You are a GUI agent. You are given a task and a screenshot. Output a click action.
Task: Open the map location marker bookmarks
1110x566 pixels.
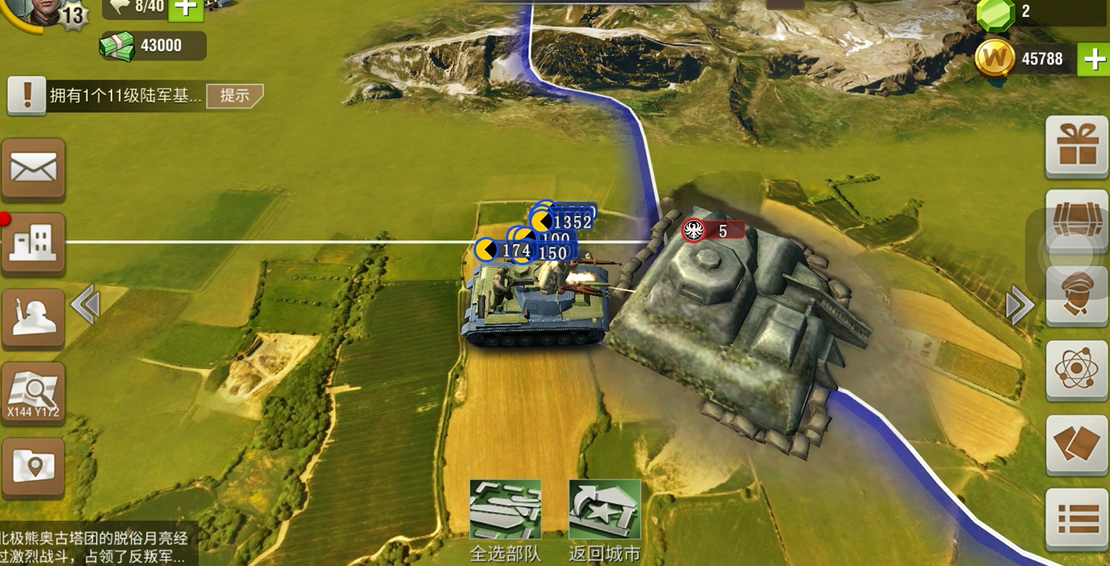pyautogui.click(x=33, y=467)
